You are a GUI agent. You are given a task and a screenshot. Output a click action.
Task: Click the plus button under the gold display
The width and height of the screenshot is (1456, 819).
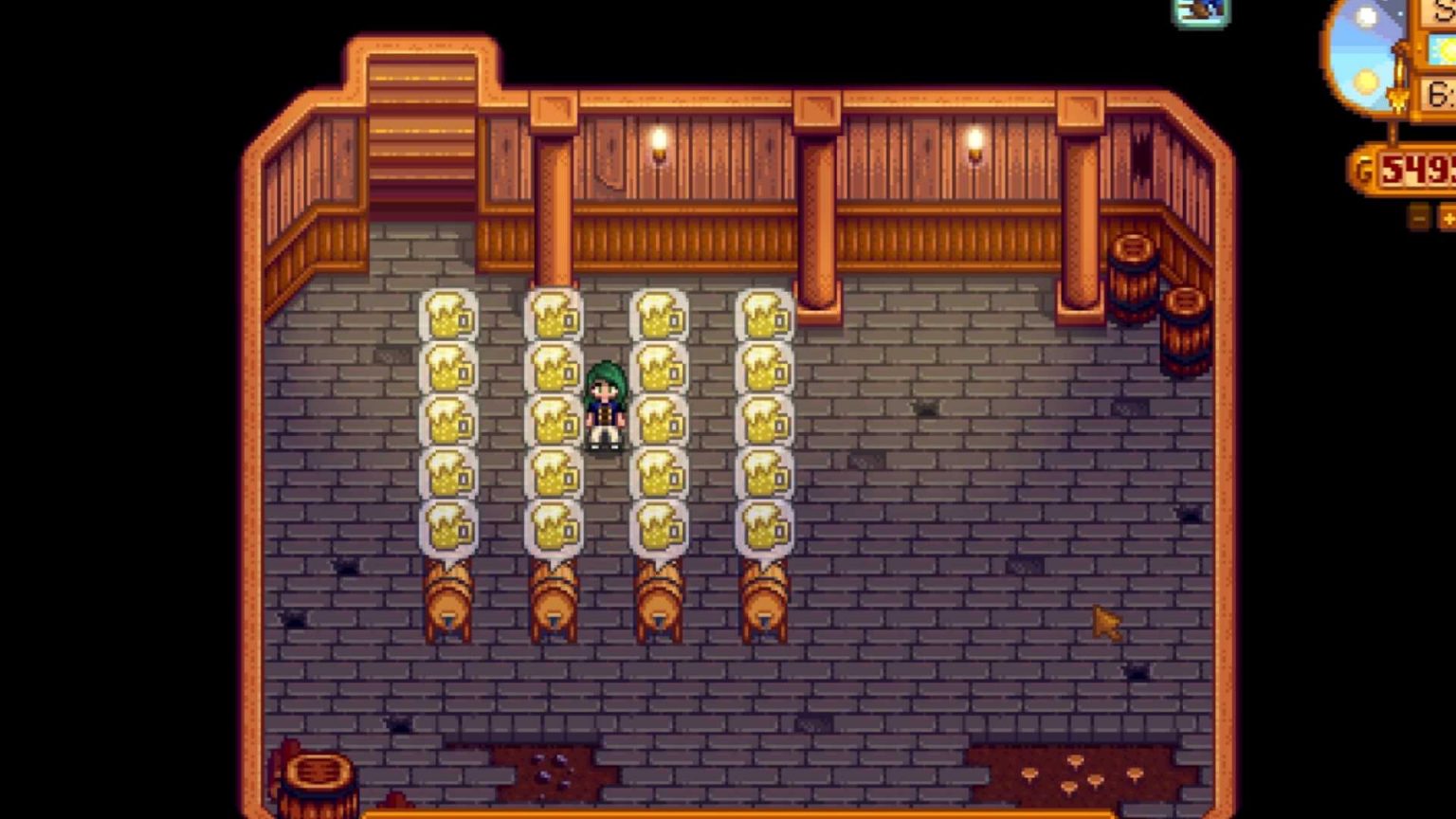tap(1448, 218)
